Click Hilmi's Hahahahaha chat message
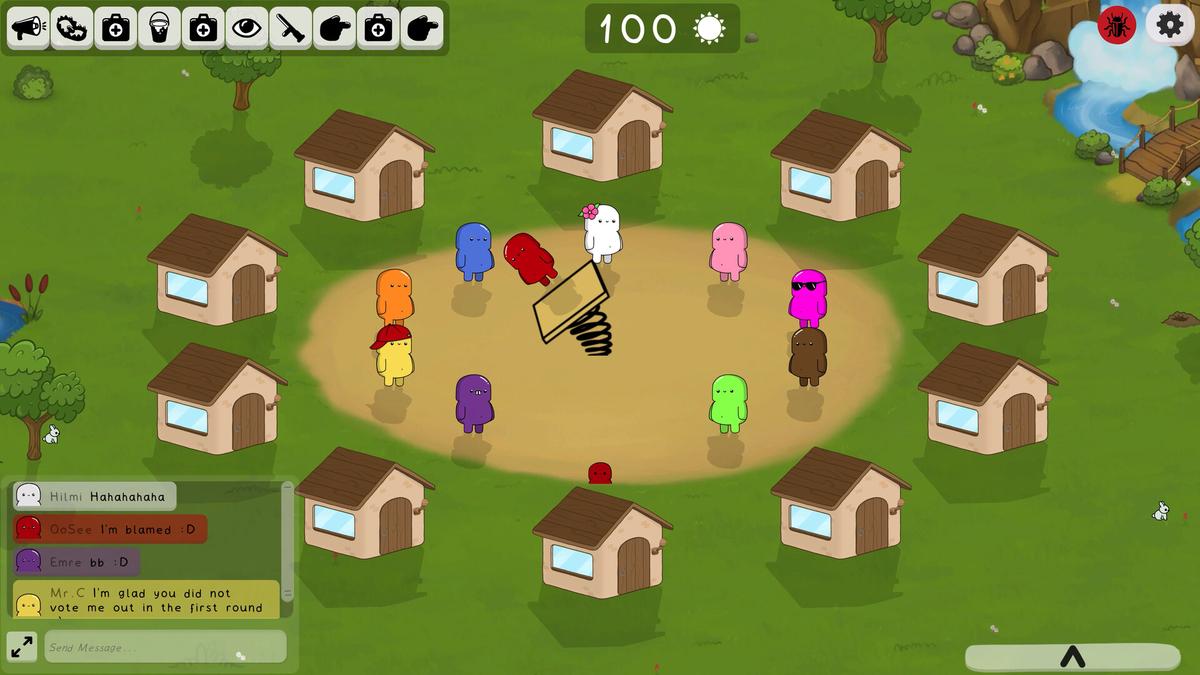Image resolution: width=1200 pixels, height=675 pixels. tap(95, 496)
